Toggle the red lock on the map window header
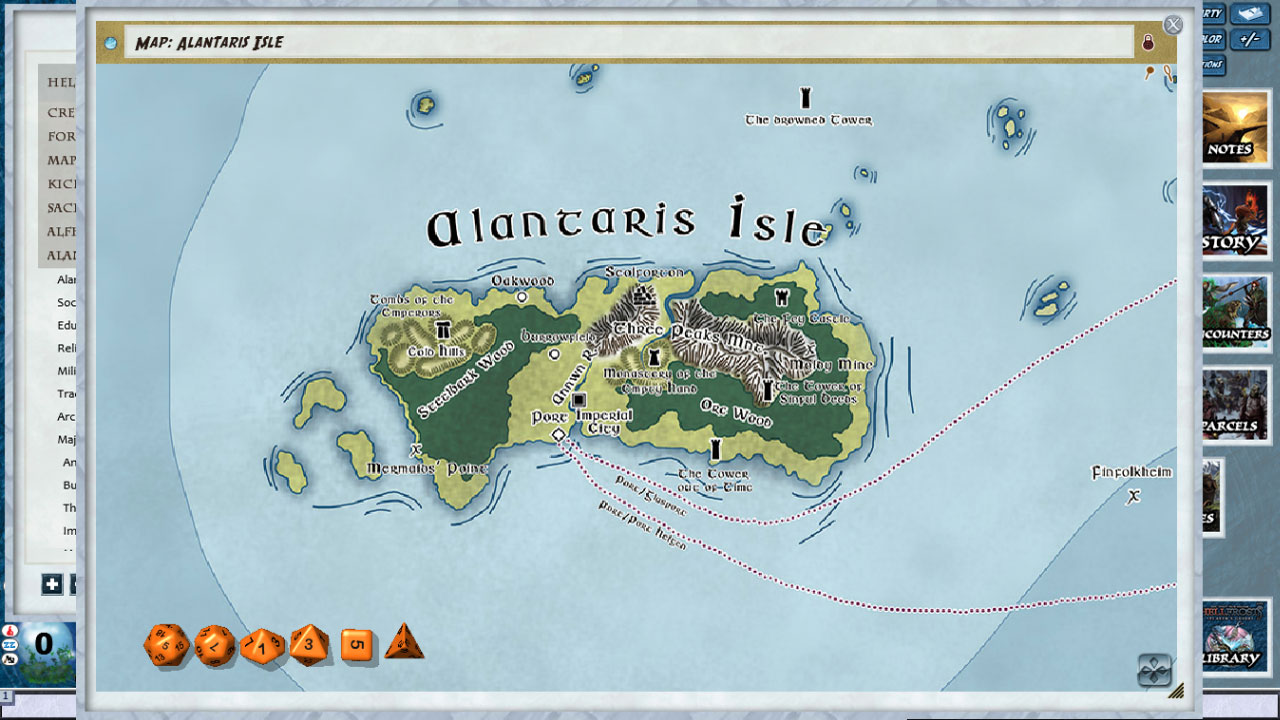This screenshot has height=720, width=1280. click(1150, 41)
